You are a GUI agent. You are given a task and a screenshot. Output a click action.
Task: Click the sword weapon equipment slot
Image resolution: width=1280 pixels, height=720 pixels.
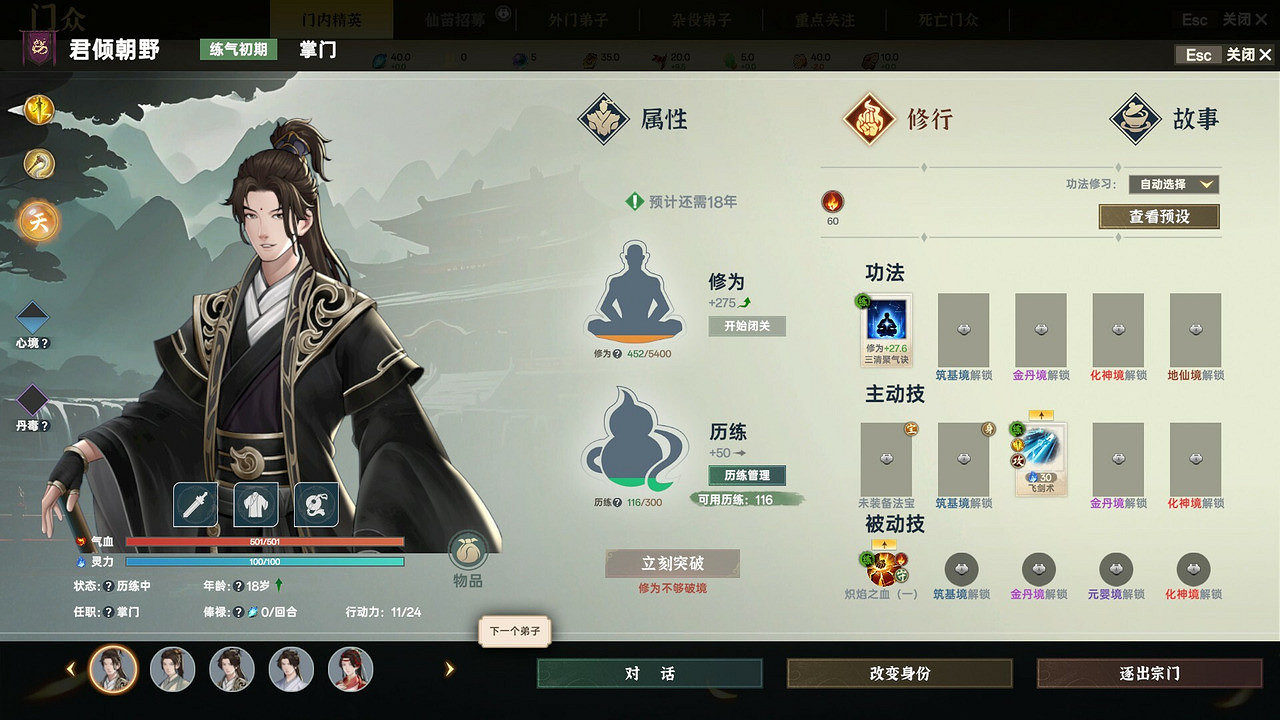[195, 505]
